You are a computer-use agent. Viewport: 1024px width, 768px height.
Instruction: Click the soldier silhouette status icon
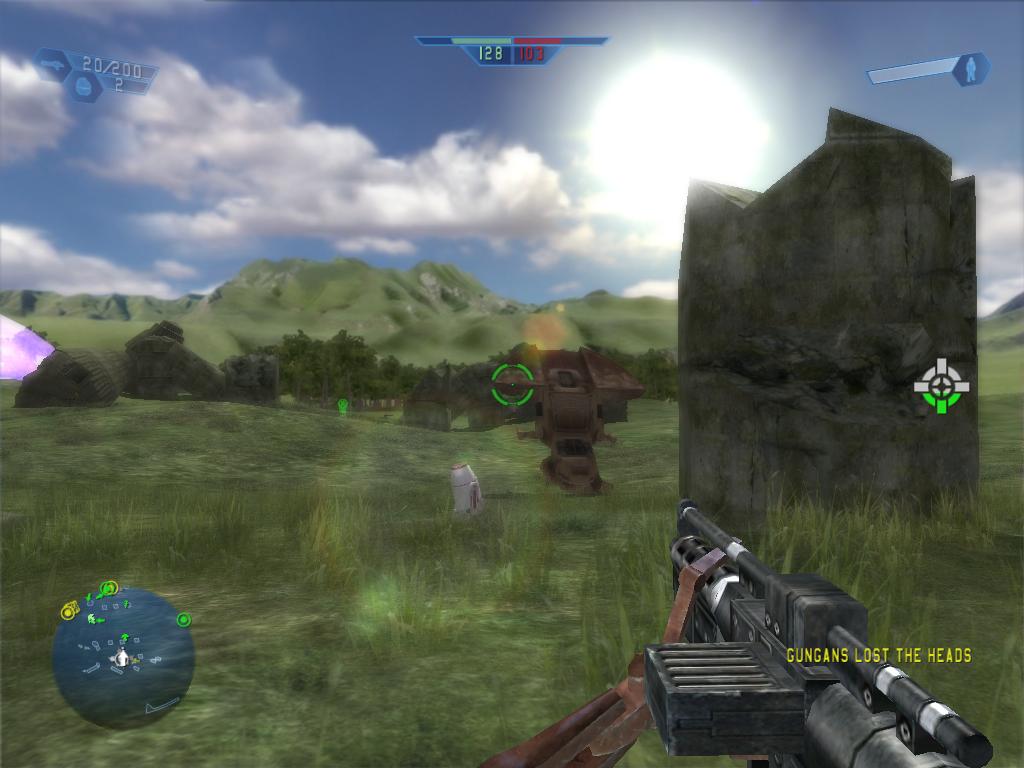[969, 69]
